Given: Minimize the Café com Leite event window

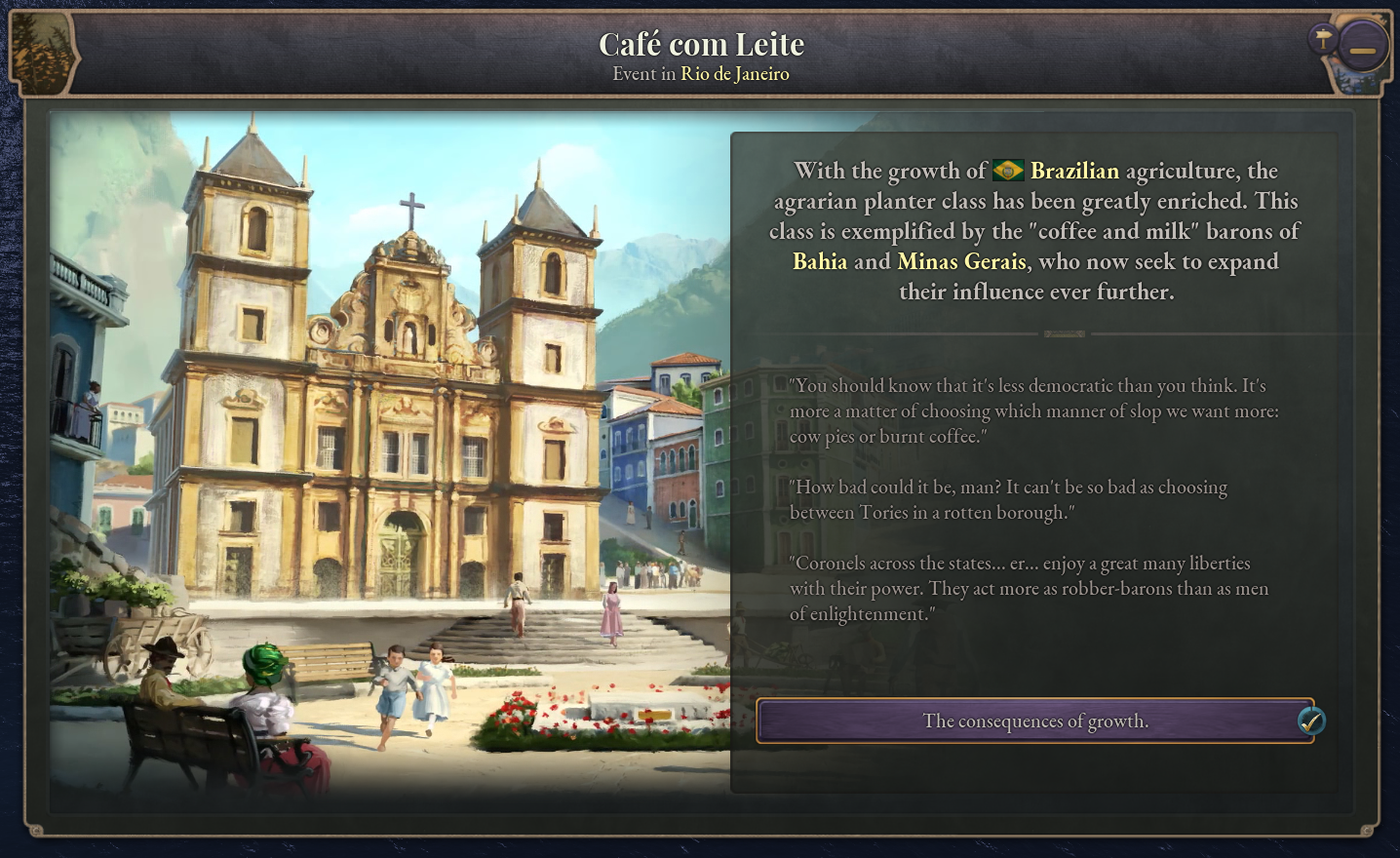Looking at the screenshot, I should [1362, 49].
